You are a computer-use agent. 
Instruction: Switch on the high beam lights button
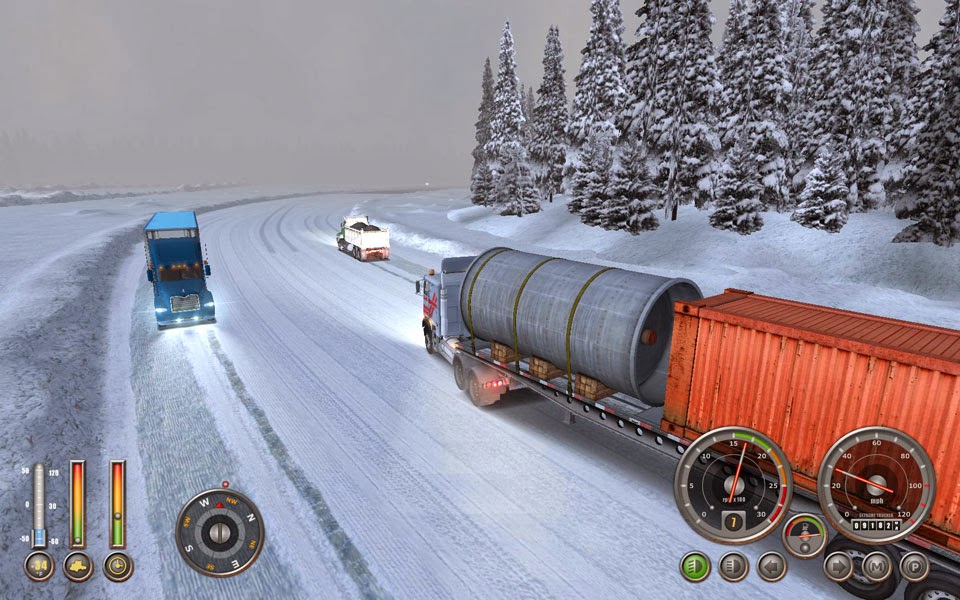pos(733,566)
